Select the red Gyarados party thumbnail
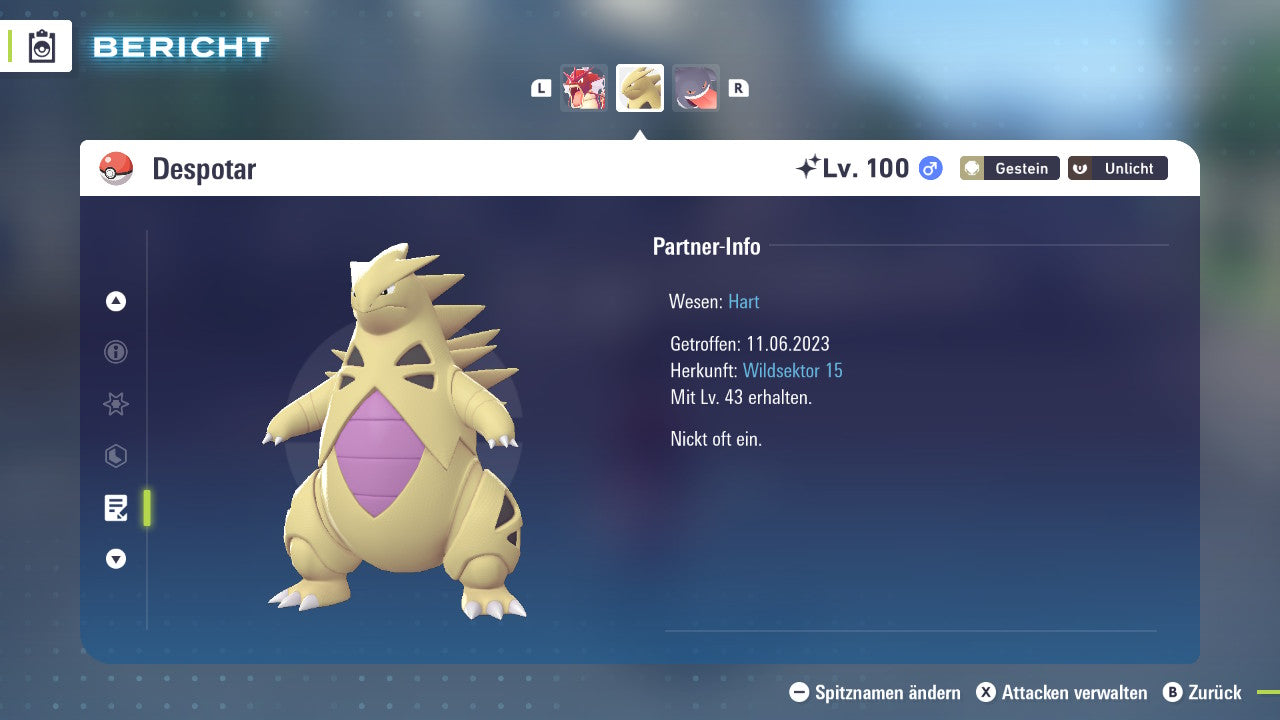 point(584,88)
